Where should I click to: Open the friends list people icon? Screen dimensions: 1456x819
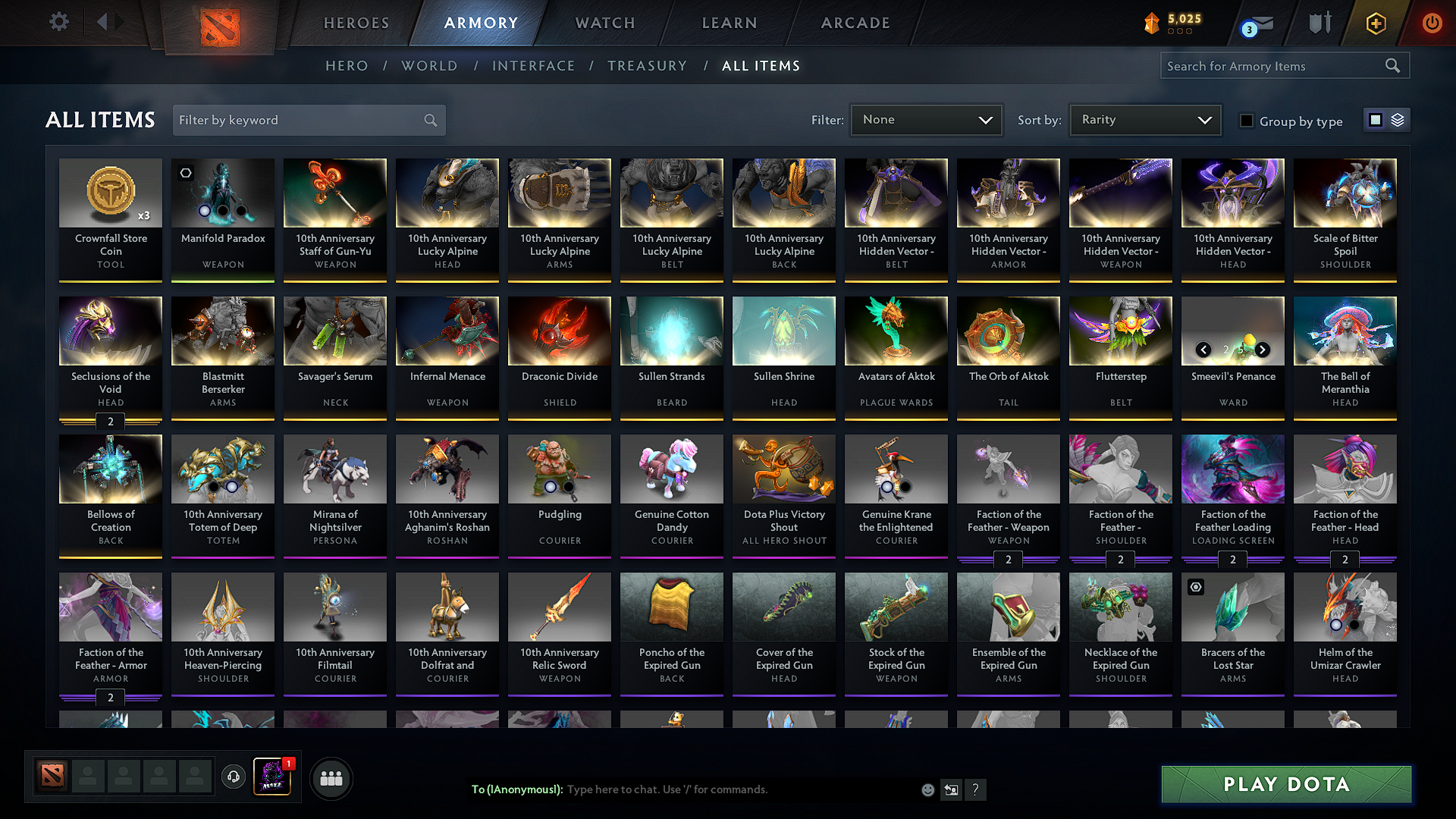331,777
